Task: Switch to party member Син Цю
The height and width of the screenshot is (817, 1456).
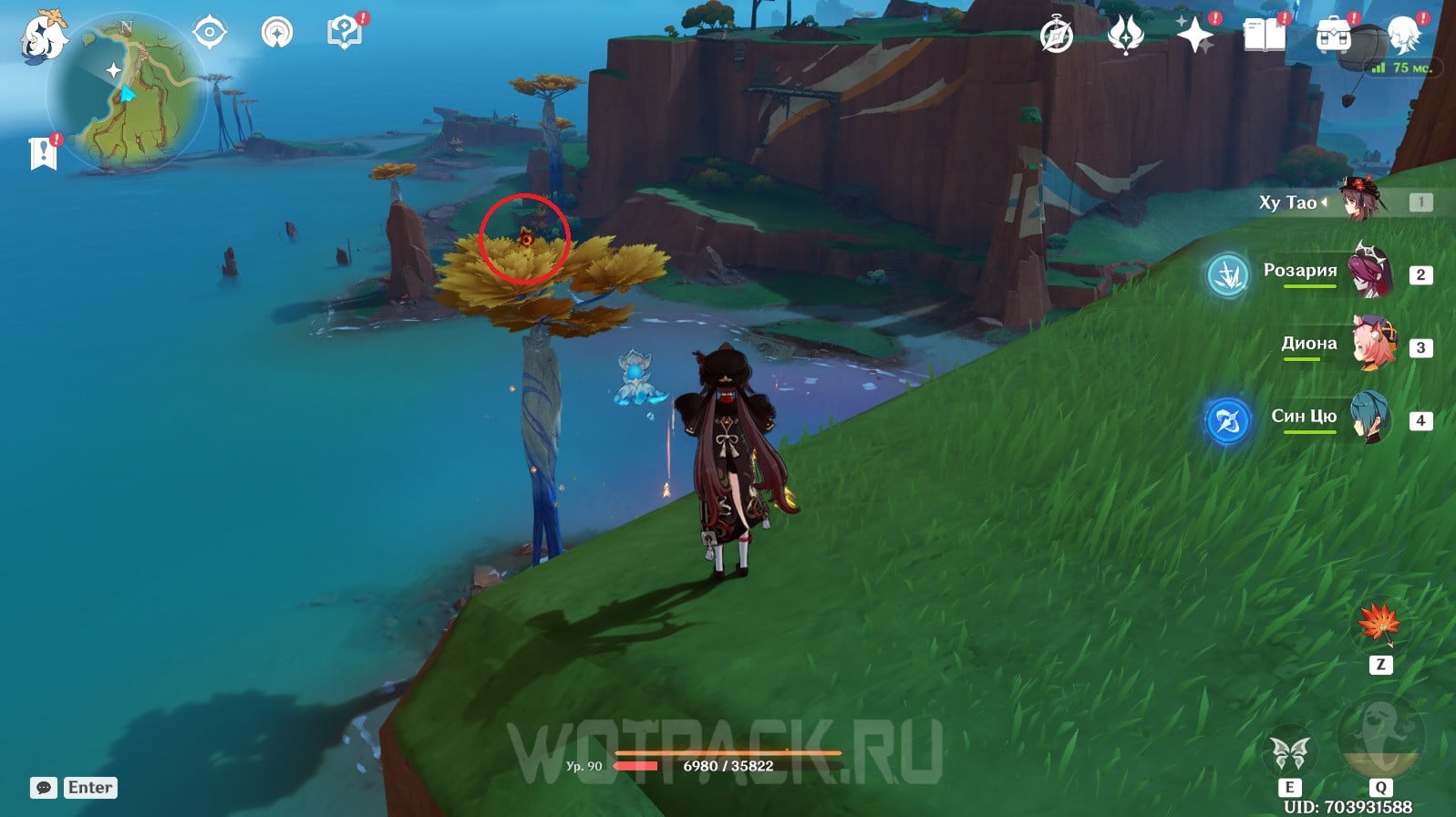Action: (1370, 419)
